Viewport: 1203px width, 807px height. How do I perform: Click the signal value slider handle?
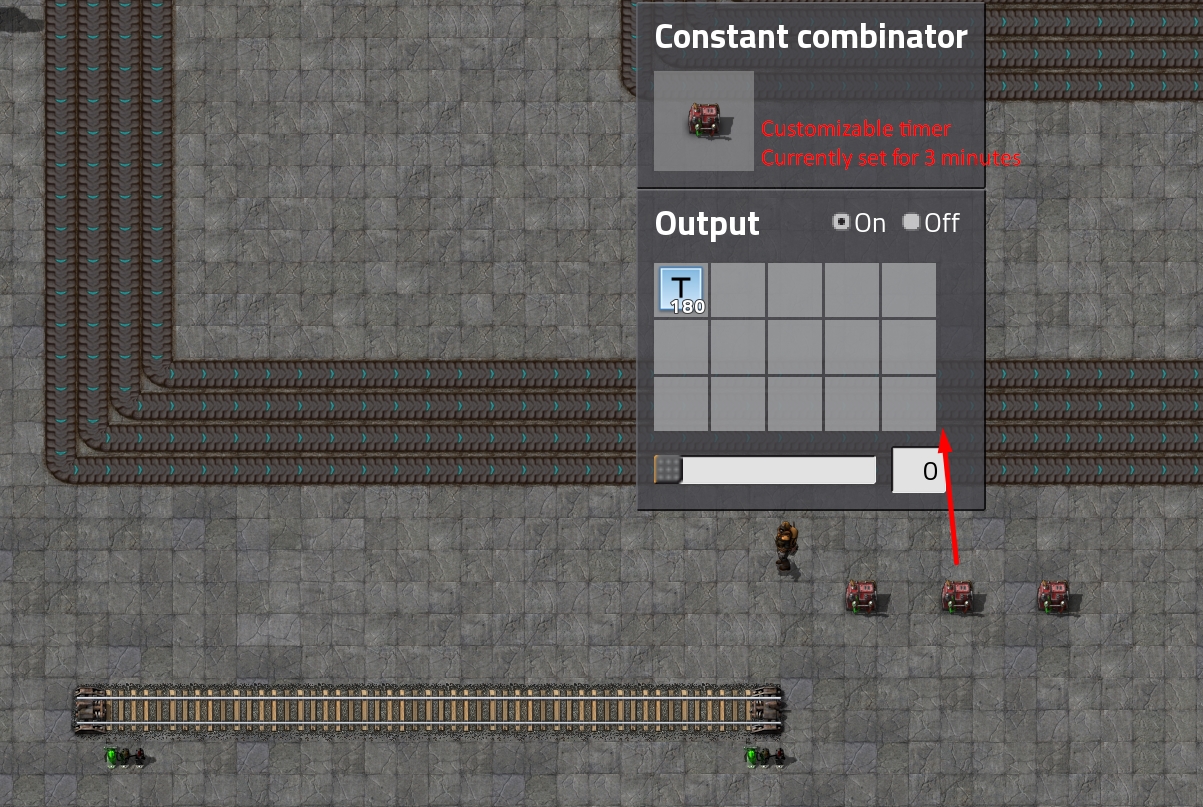[668, 470]
